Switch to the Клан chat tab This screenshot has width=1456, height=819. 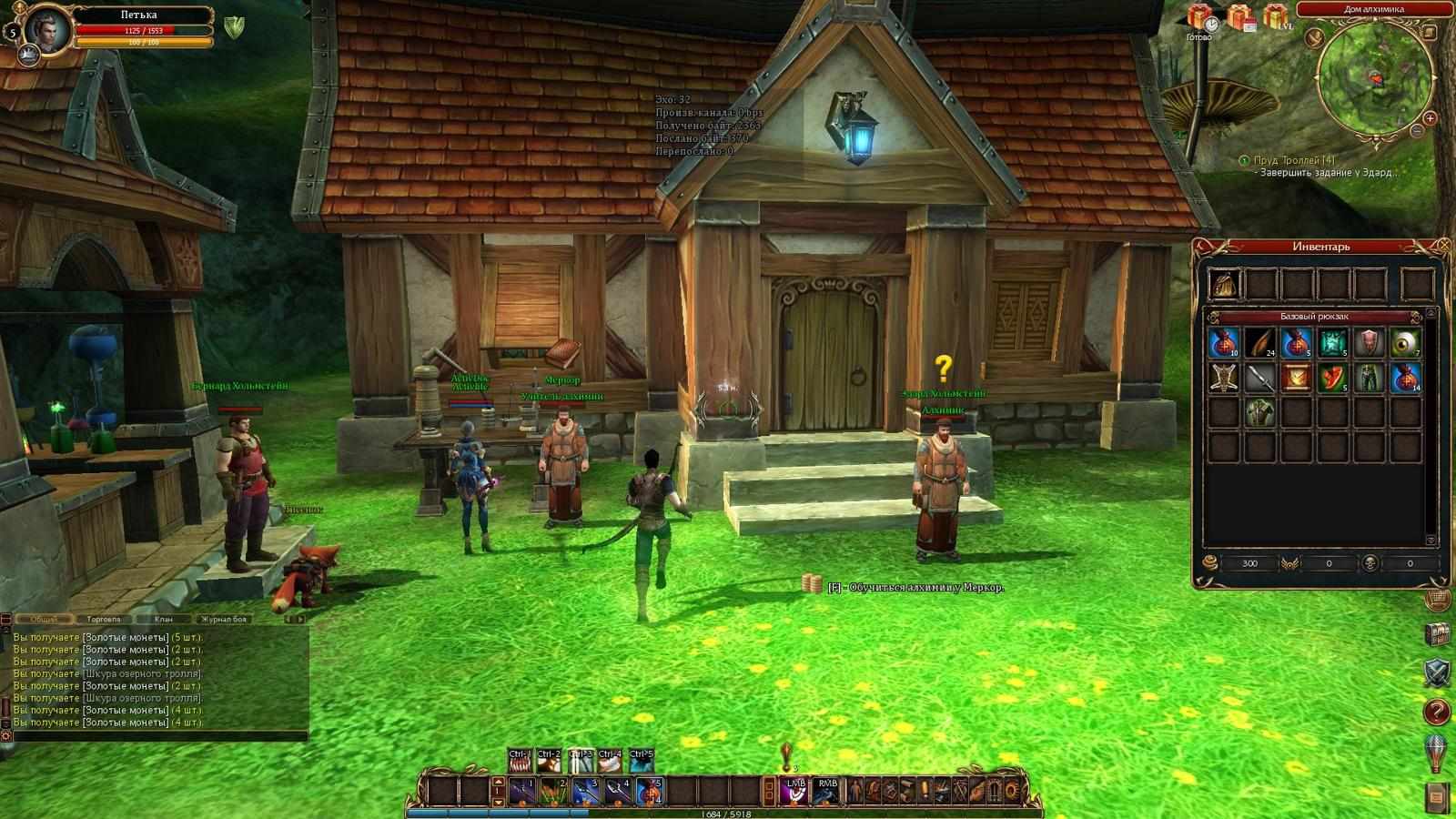(164, 619)
